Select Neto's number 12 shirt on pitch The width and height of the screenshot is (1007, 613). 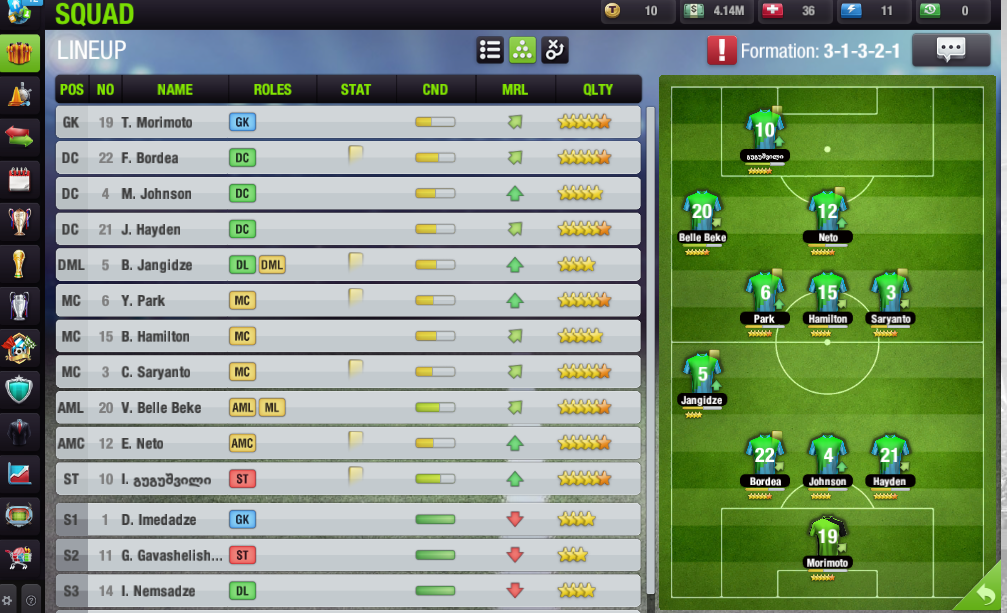pos(827,211)
